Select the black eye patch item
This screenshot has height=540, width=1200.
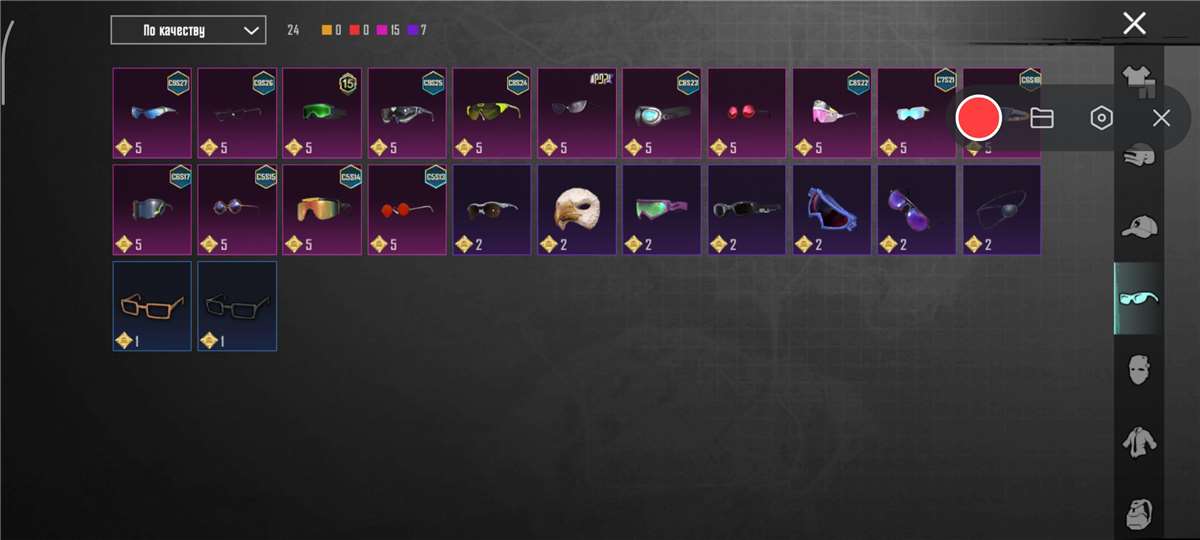(1002, 209)
